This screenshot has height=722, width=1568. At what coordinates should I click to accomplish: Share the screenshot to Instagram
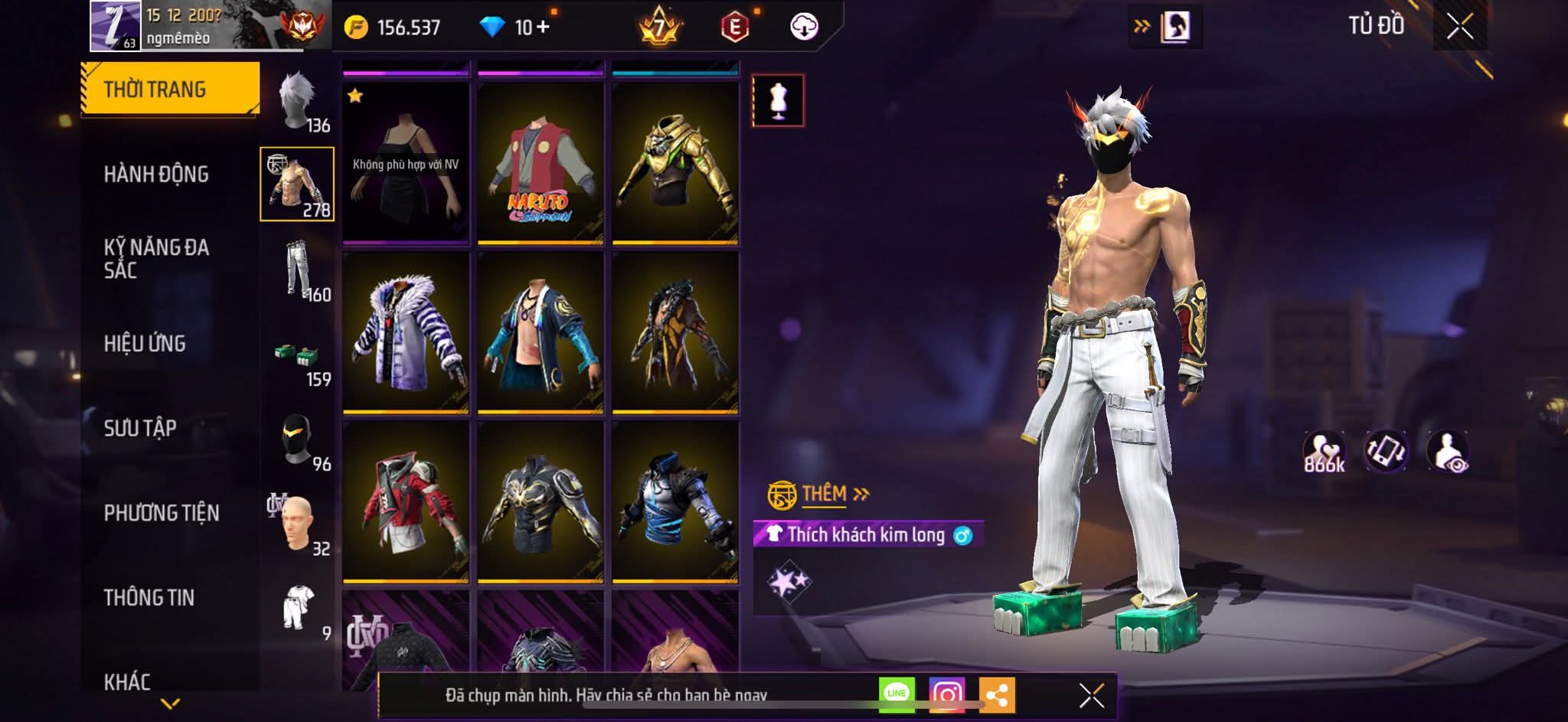pos(947,694)
